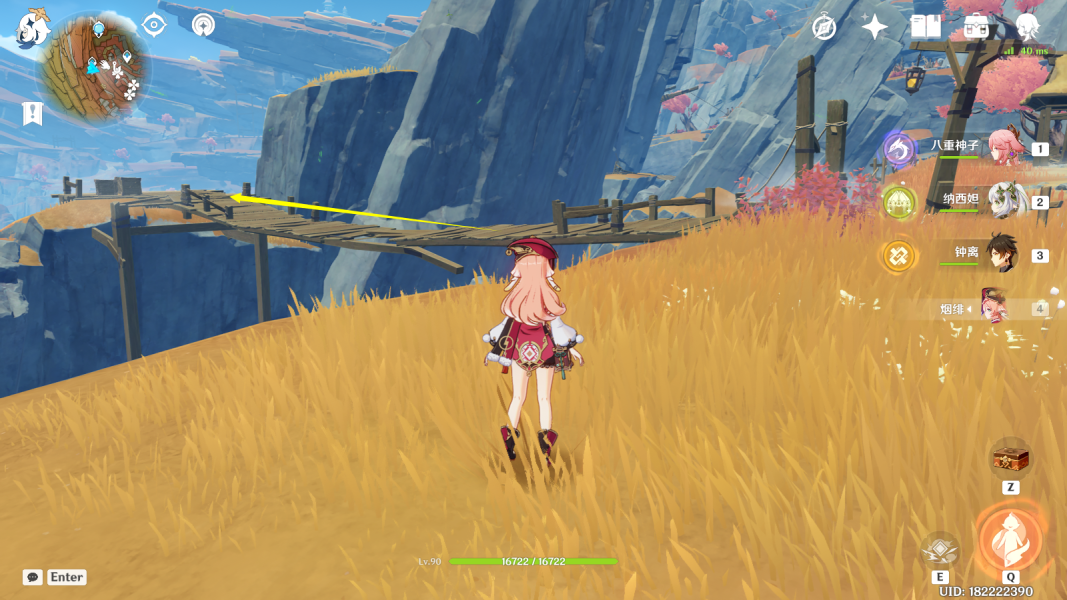
Task: Open the map via the circular minimap
Action: pos(95,66)
